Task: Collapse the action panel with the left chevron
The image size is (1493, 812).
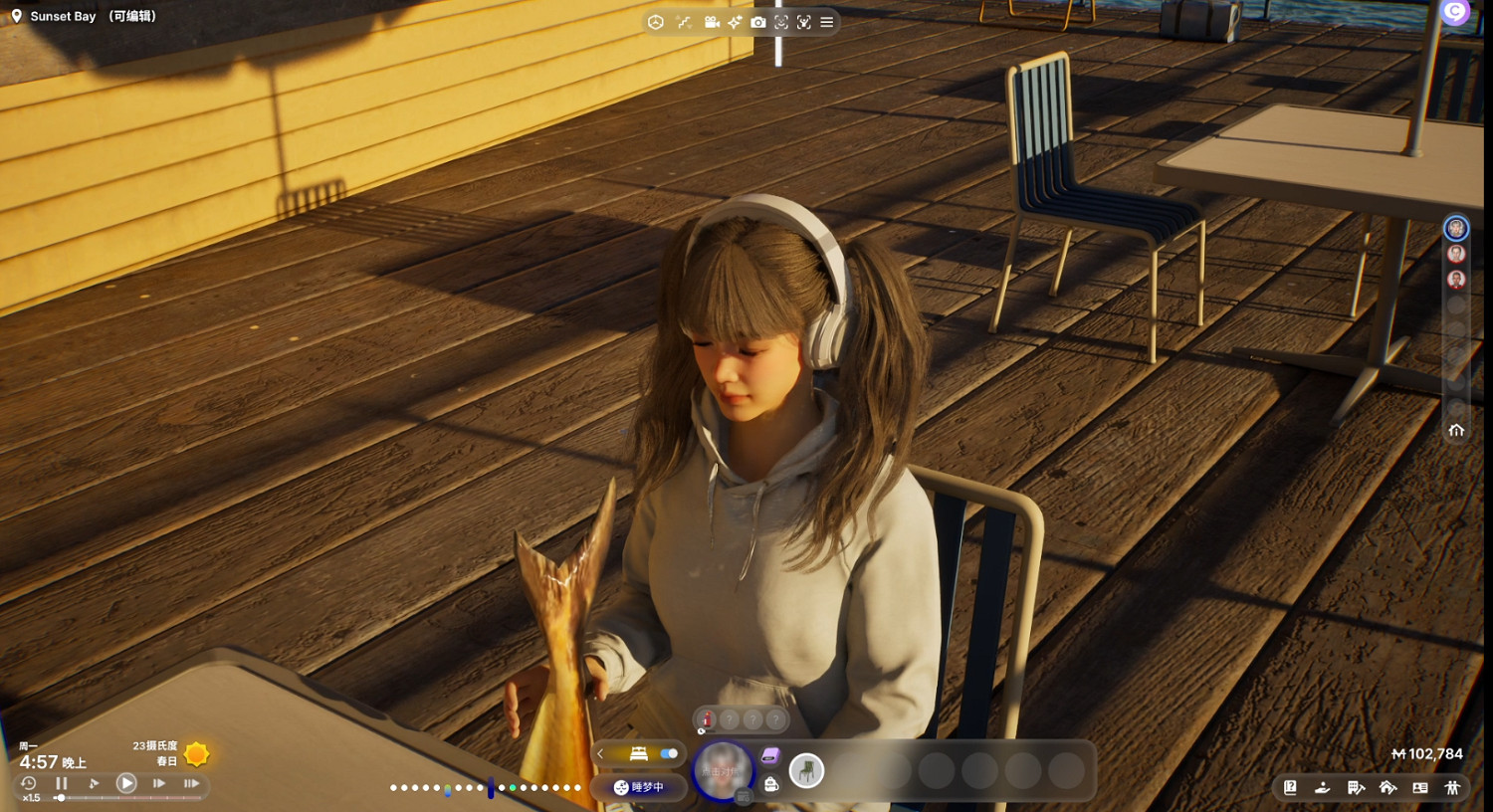Action: 600,753
